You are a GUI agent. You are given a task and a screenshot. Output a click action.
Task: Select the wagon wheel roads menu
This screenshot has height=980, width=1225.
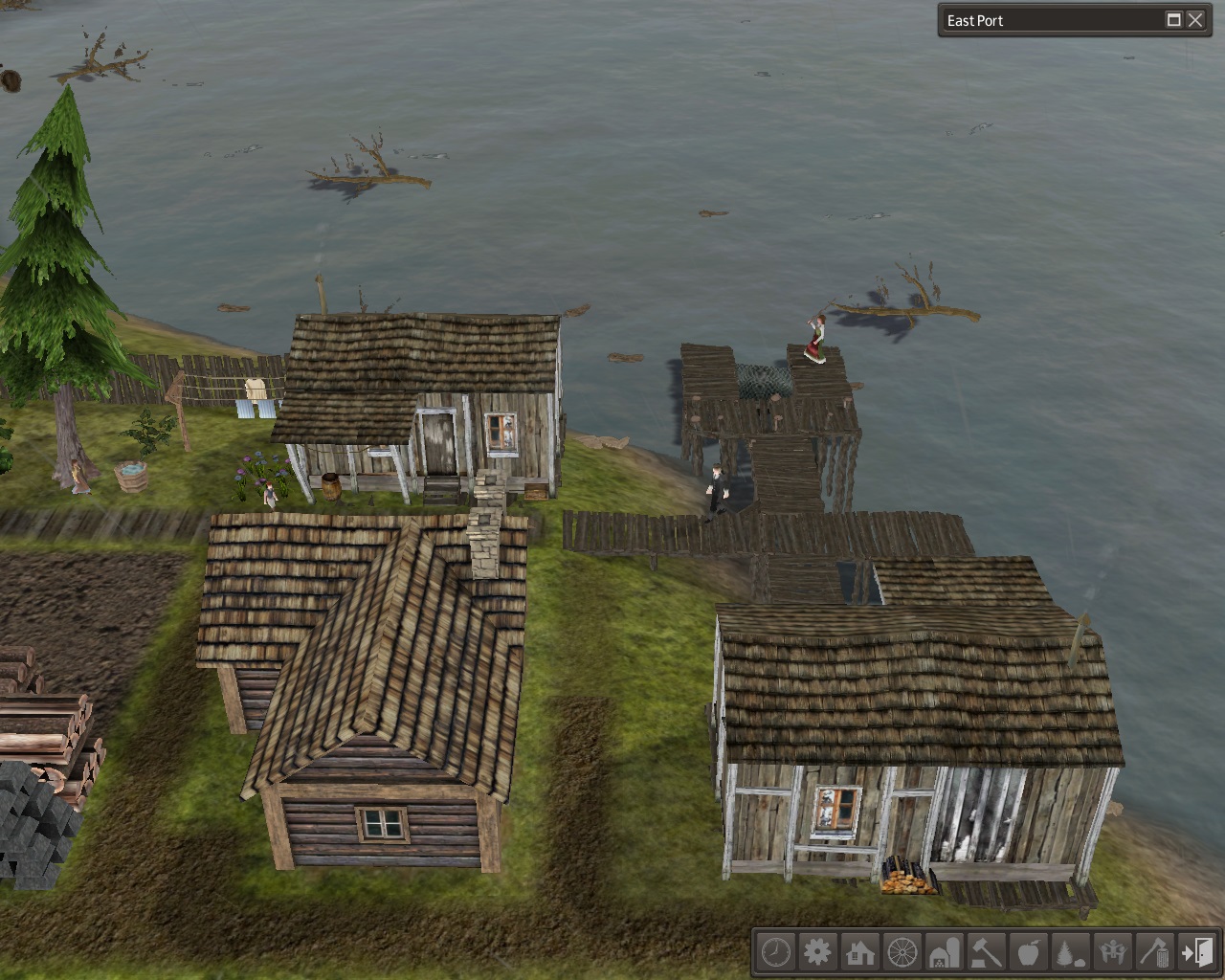pos(902,952)
